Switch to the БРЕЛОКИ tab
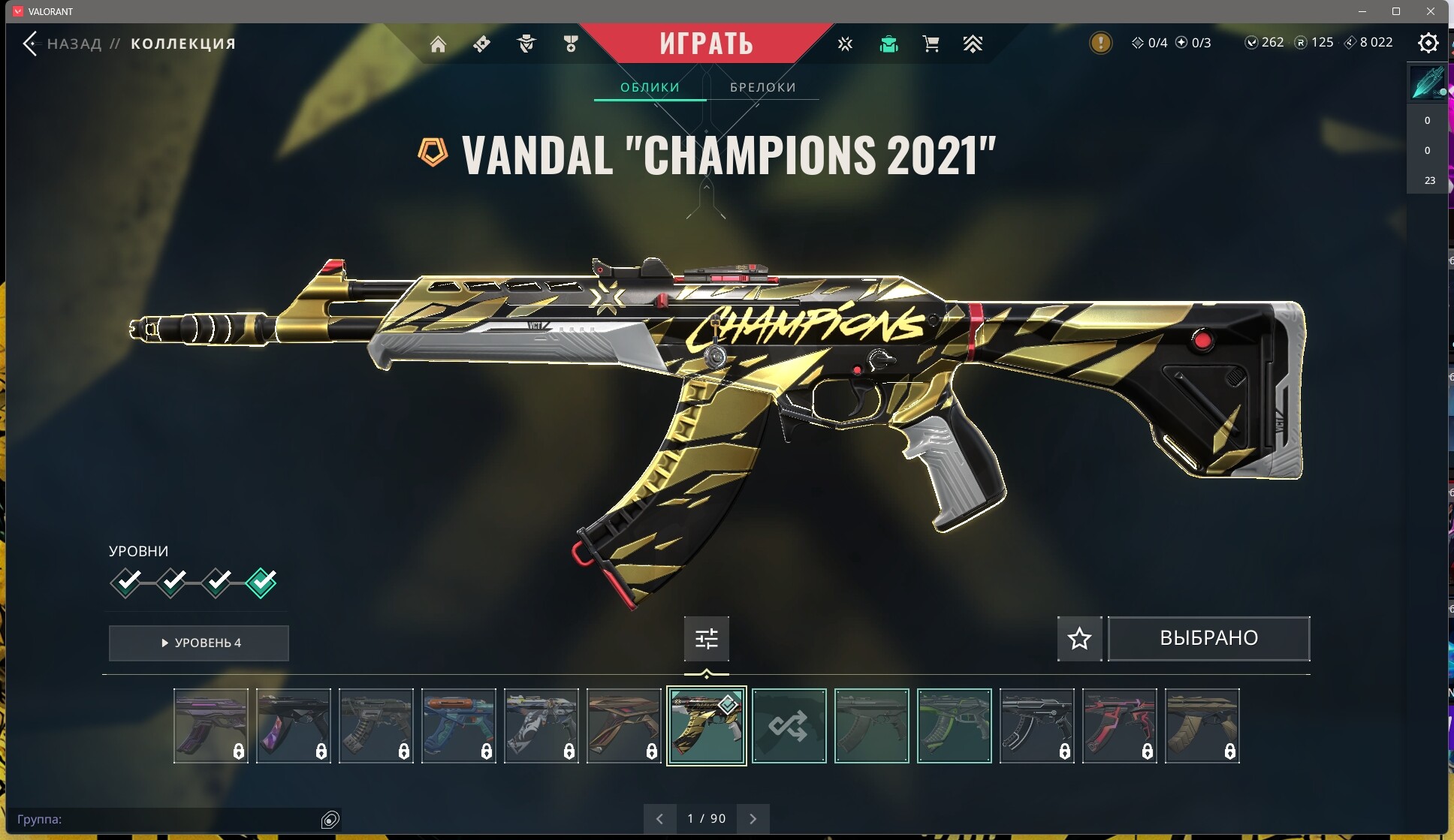Screen dimensions: 1454x840 pos(762,87)
